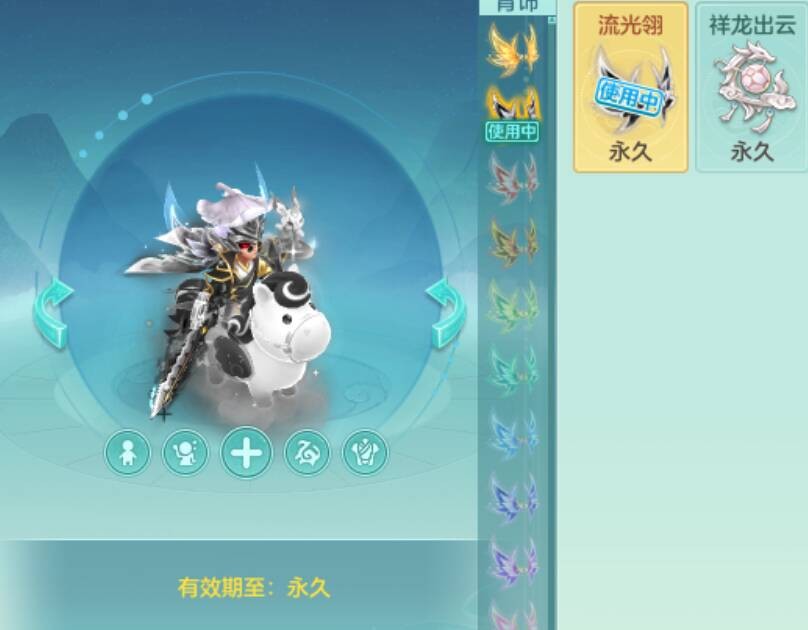Image resolution: width=808 pixels, height=630 pixels.
Task: Select the 流光翎 wings card
Action: (631, 87)
